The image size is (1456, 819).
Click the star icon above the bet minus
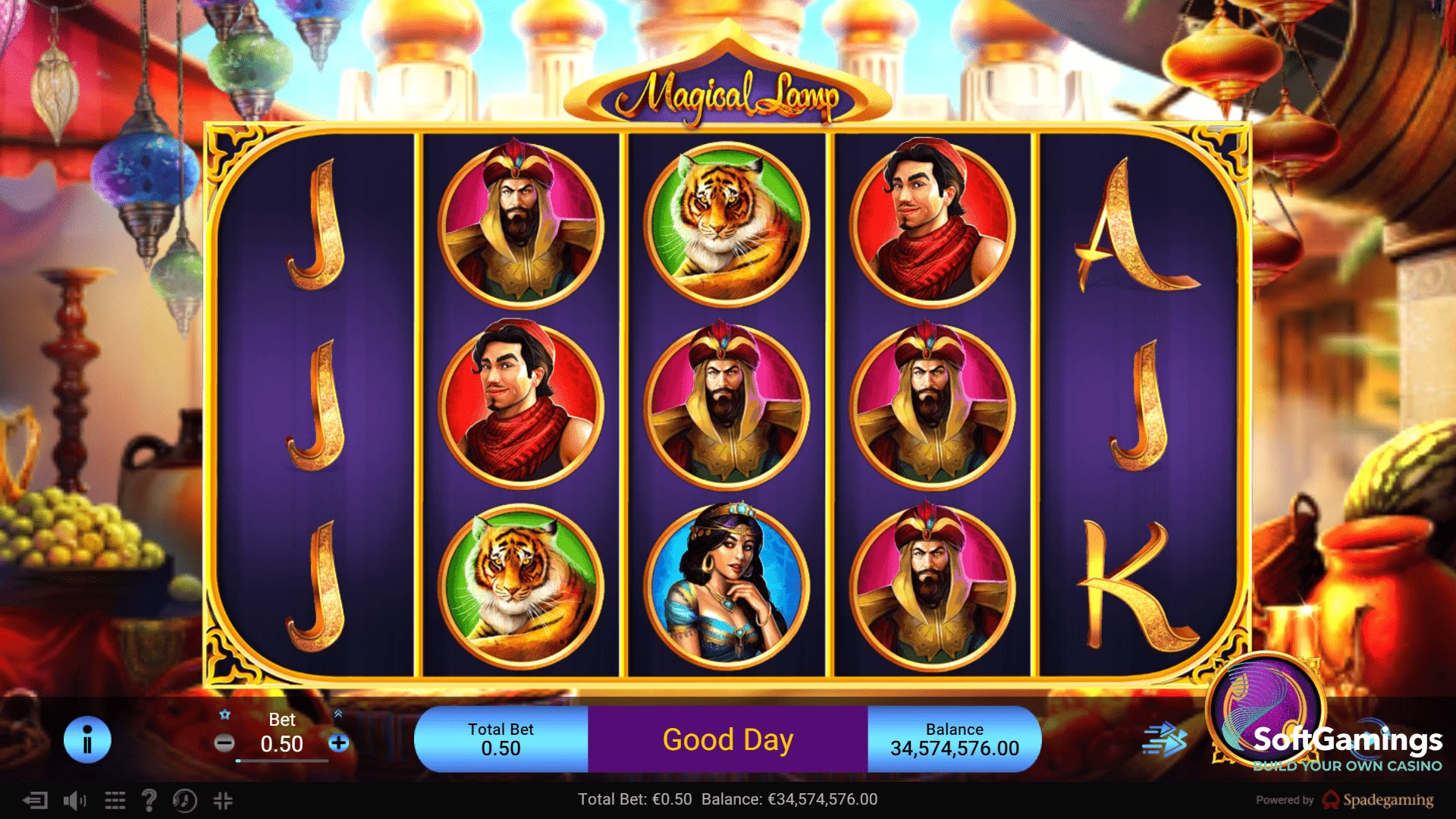pos(225,714)
